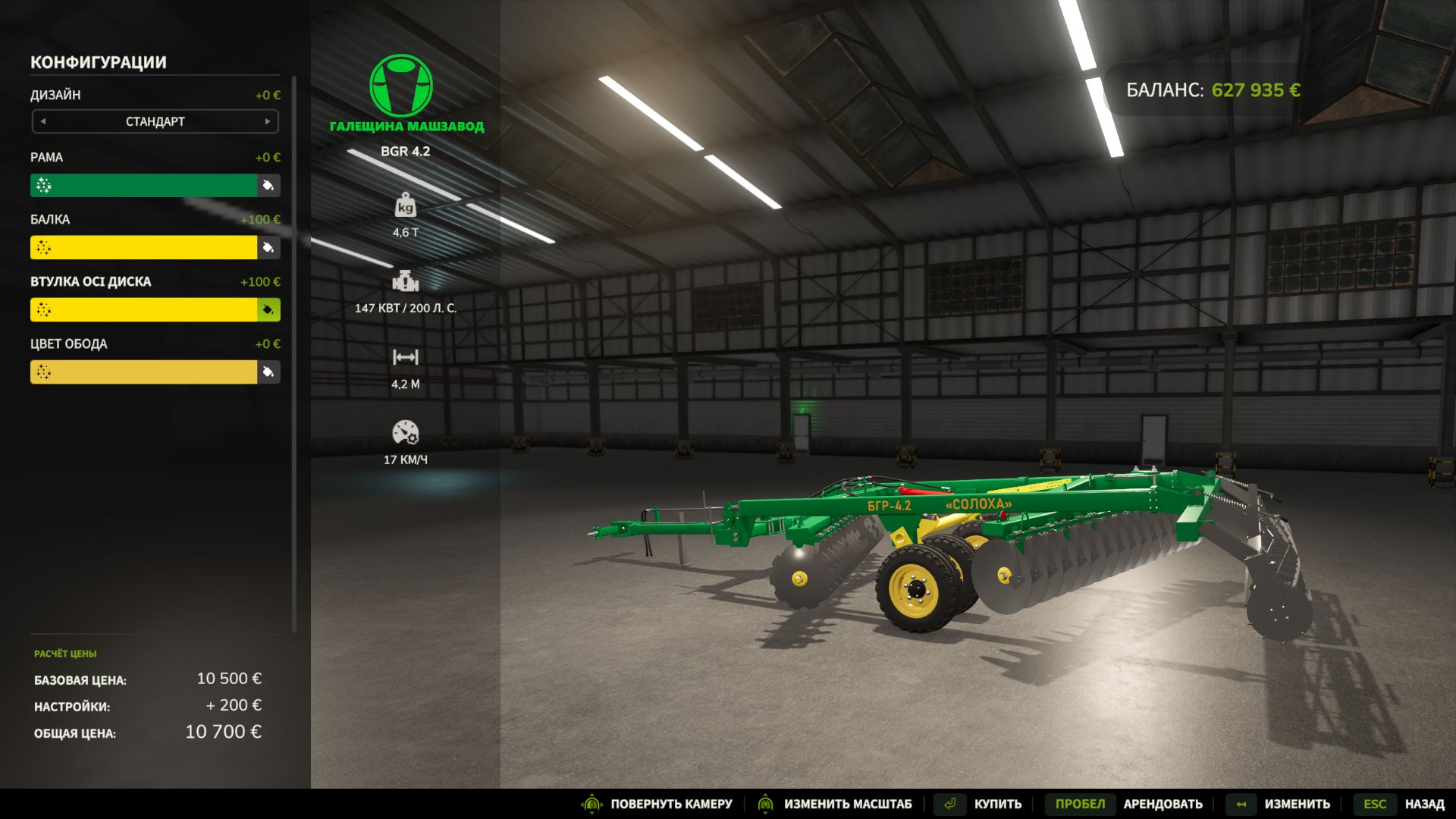This screenshot has height=819, width=1456.
Task: Click the power icon above 147 КВТ
Action: click(406, 281)
